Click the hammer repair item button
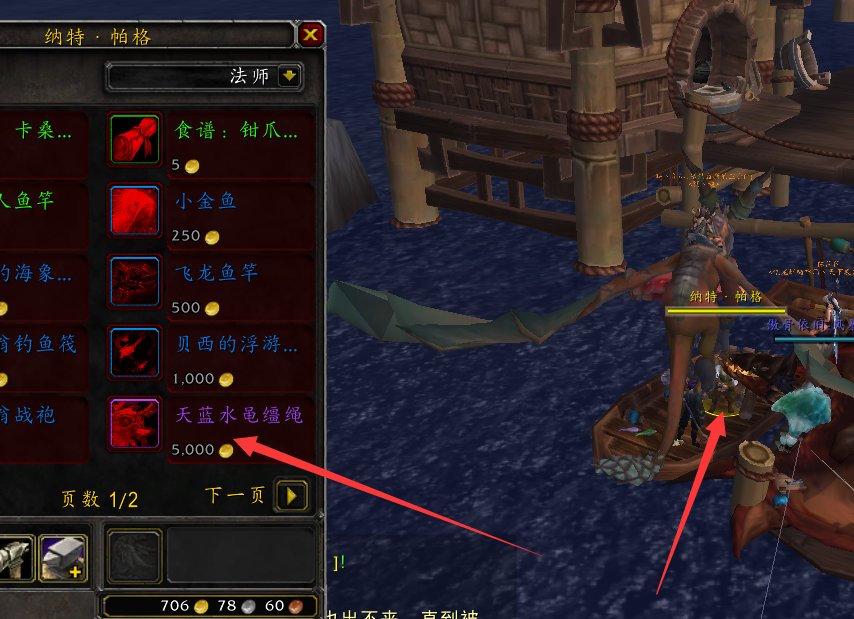The image size is (854, 619). click(x=14, y=557)
